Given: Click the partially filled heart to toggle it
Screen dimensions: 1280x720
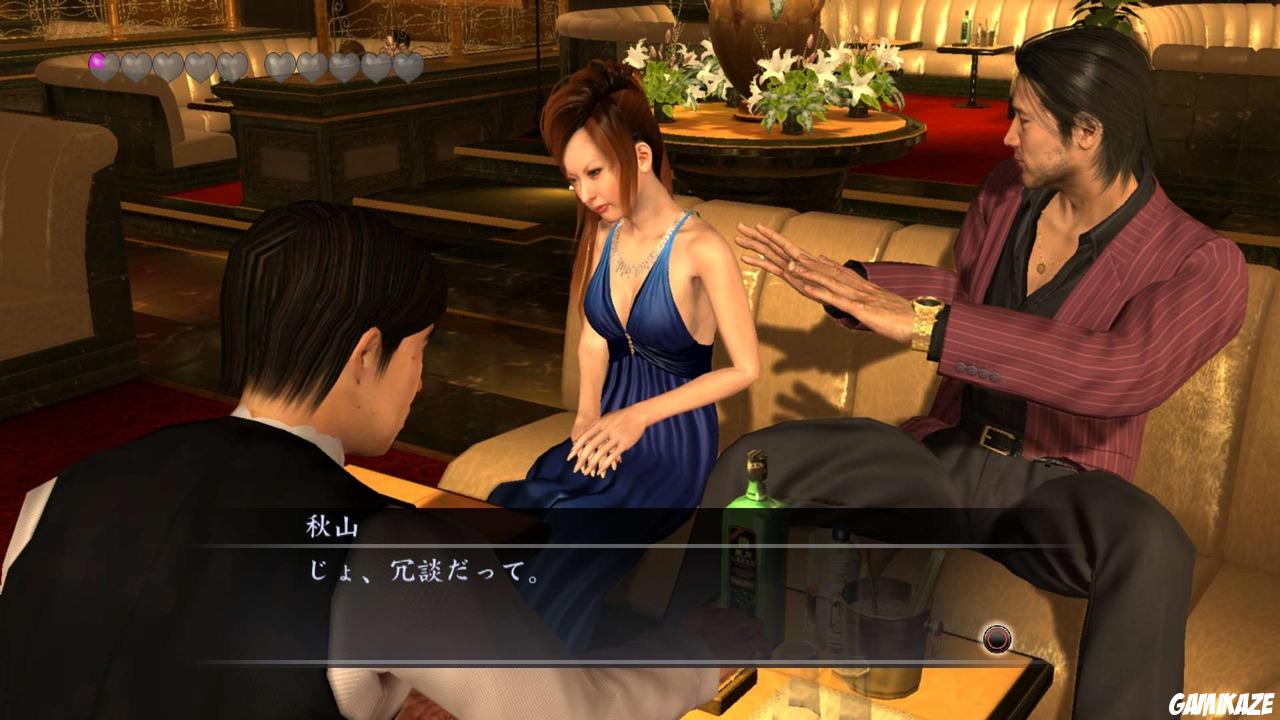Looking at the screenshot, I should tap(99, 65).
